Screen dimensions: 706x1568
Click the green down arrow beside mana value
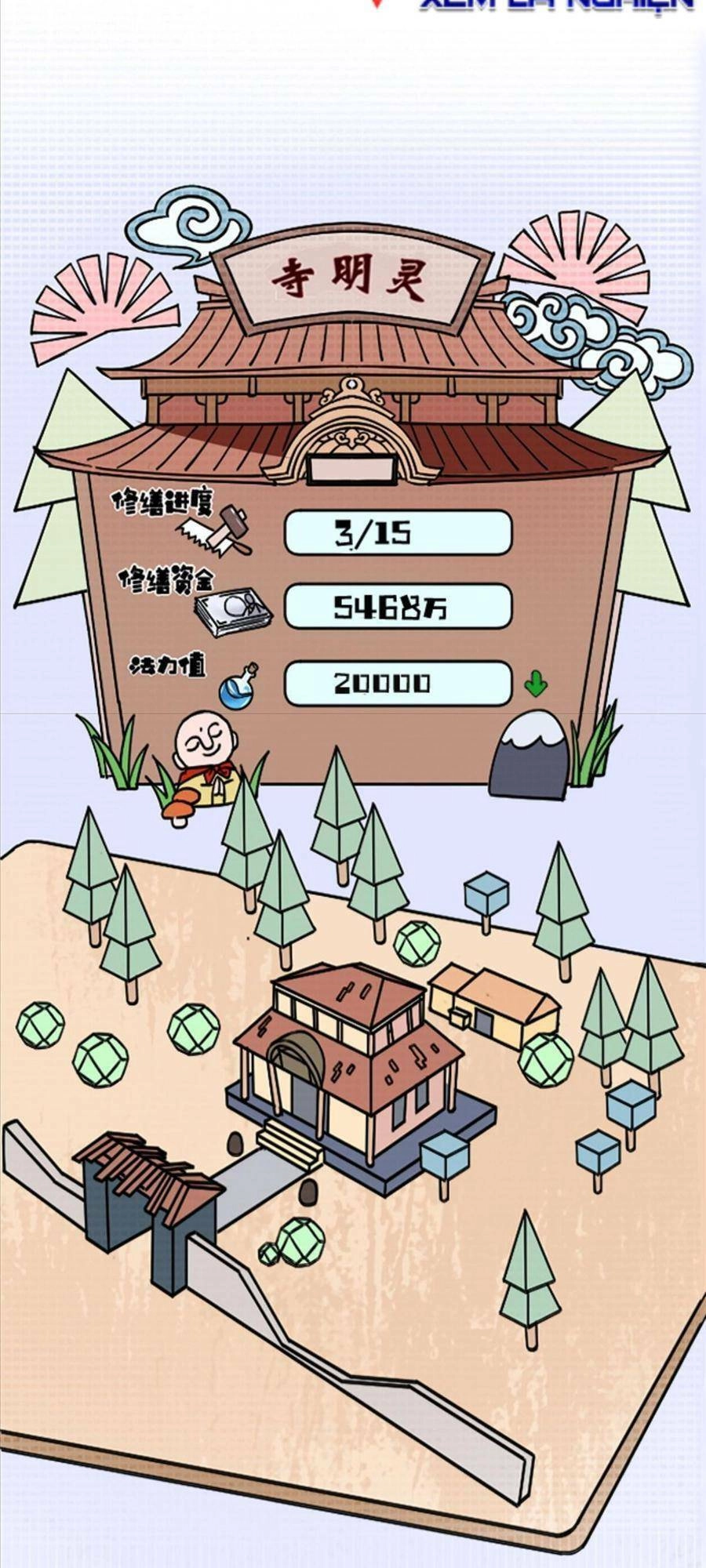[536, 683]
